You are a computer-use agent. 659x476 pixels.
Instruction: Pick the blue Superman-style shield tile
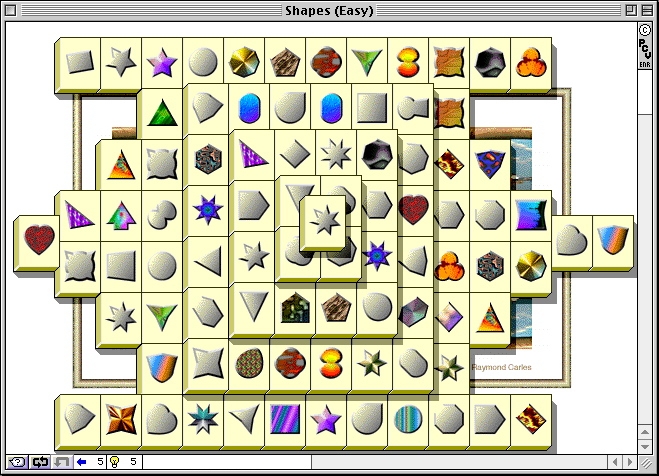489,161
